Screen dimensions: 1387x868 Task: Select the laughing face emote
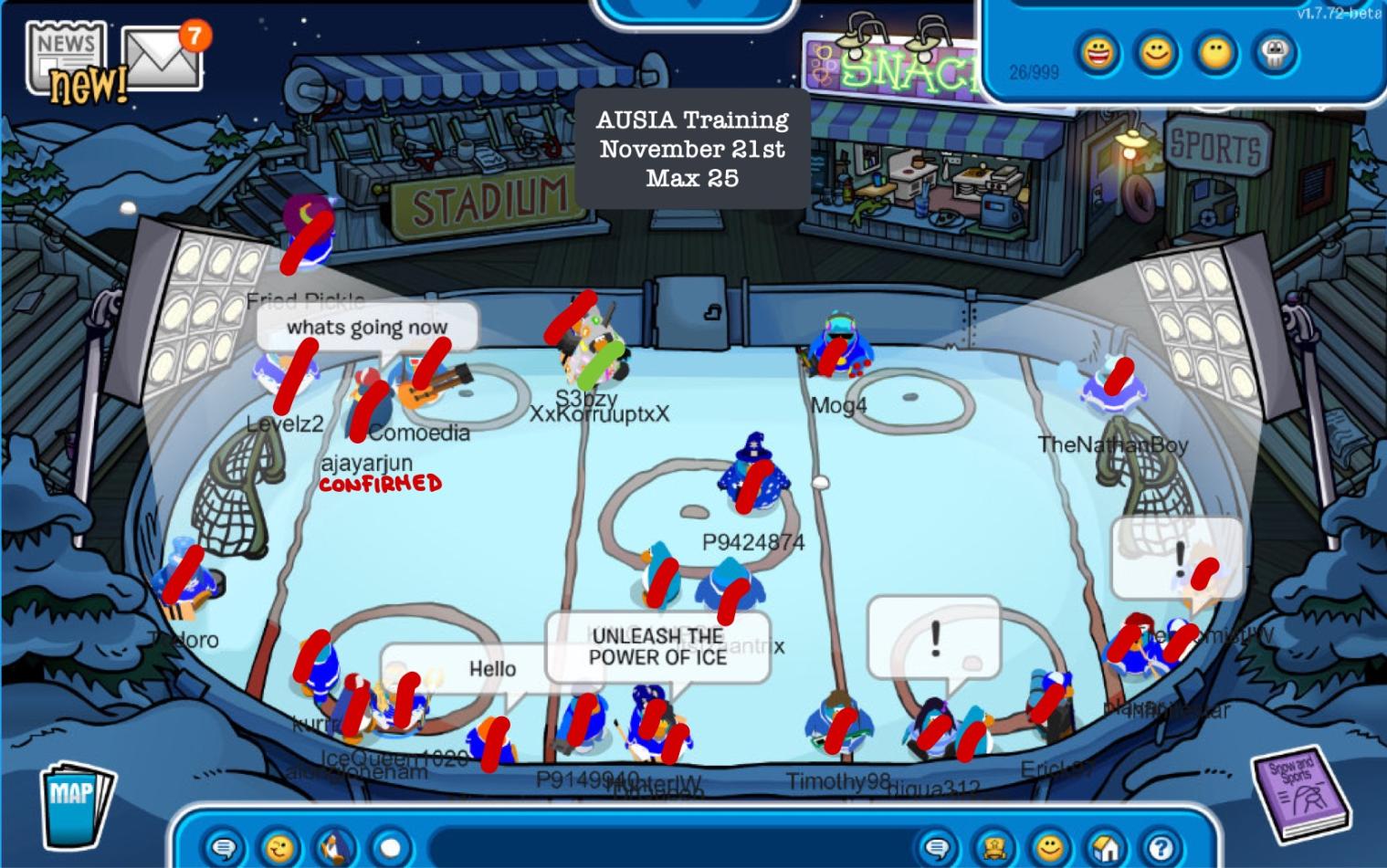pos(1098,53)
